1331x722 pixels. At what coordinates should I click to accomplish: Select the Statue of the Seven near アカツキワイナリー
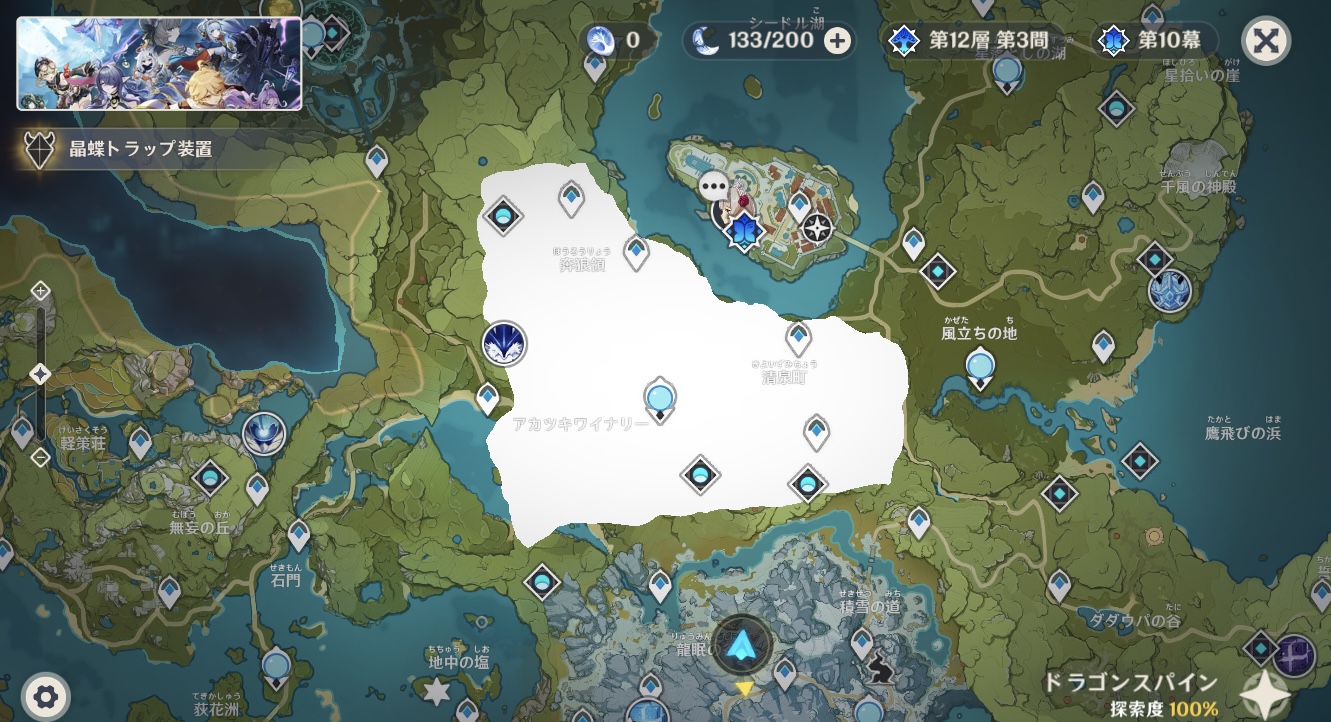659,398
